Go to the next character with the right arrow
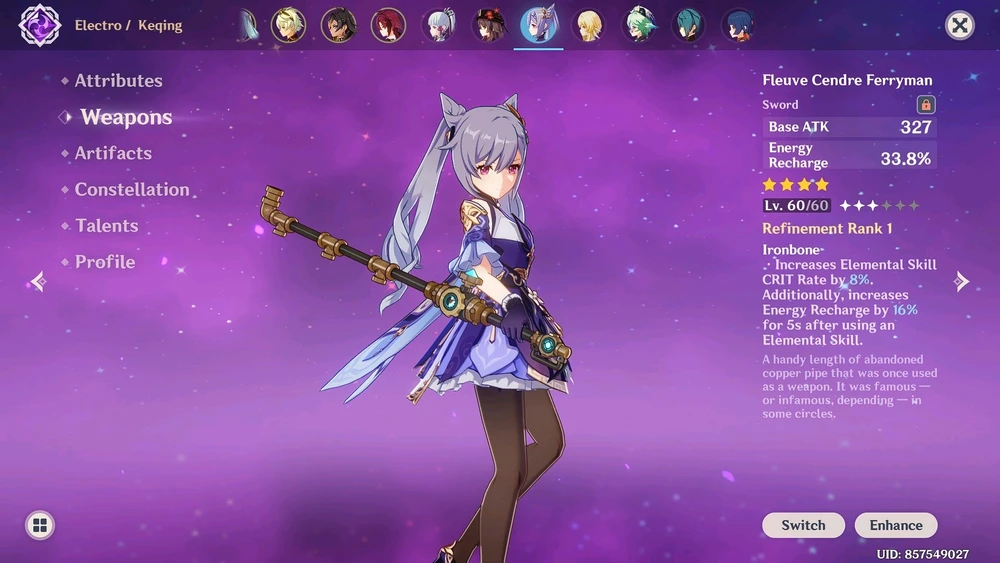Image resolution: width=1000 pixels, height=563 pixels. pos(961,282)
